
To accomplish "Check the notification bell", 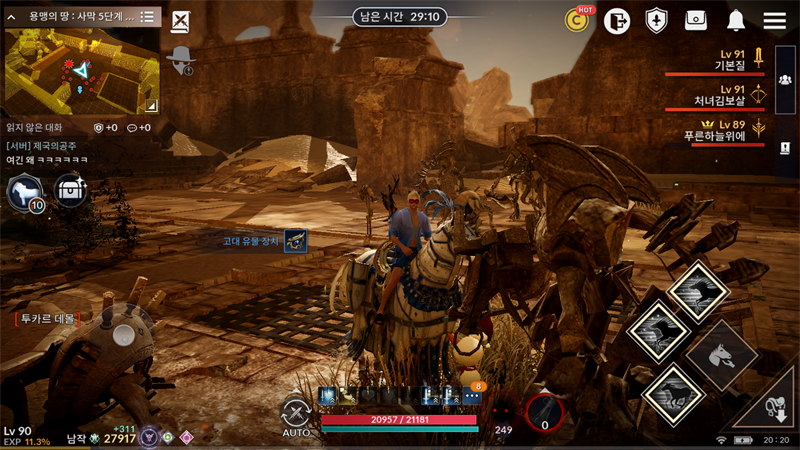I will (x=736, y=20).
